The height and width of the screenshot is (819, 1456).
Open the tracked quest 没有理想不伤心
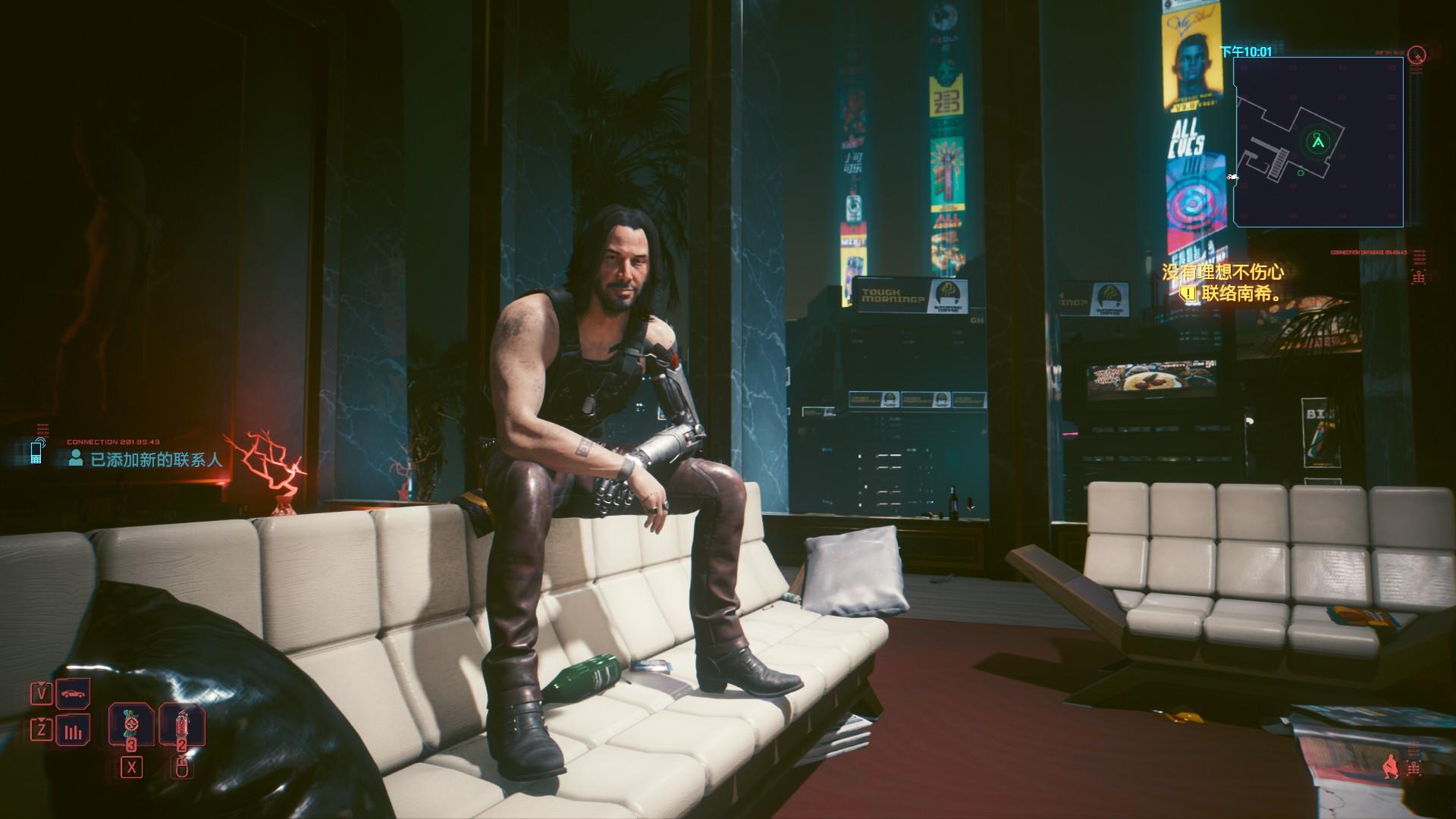[1222, 272]
